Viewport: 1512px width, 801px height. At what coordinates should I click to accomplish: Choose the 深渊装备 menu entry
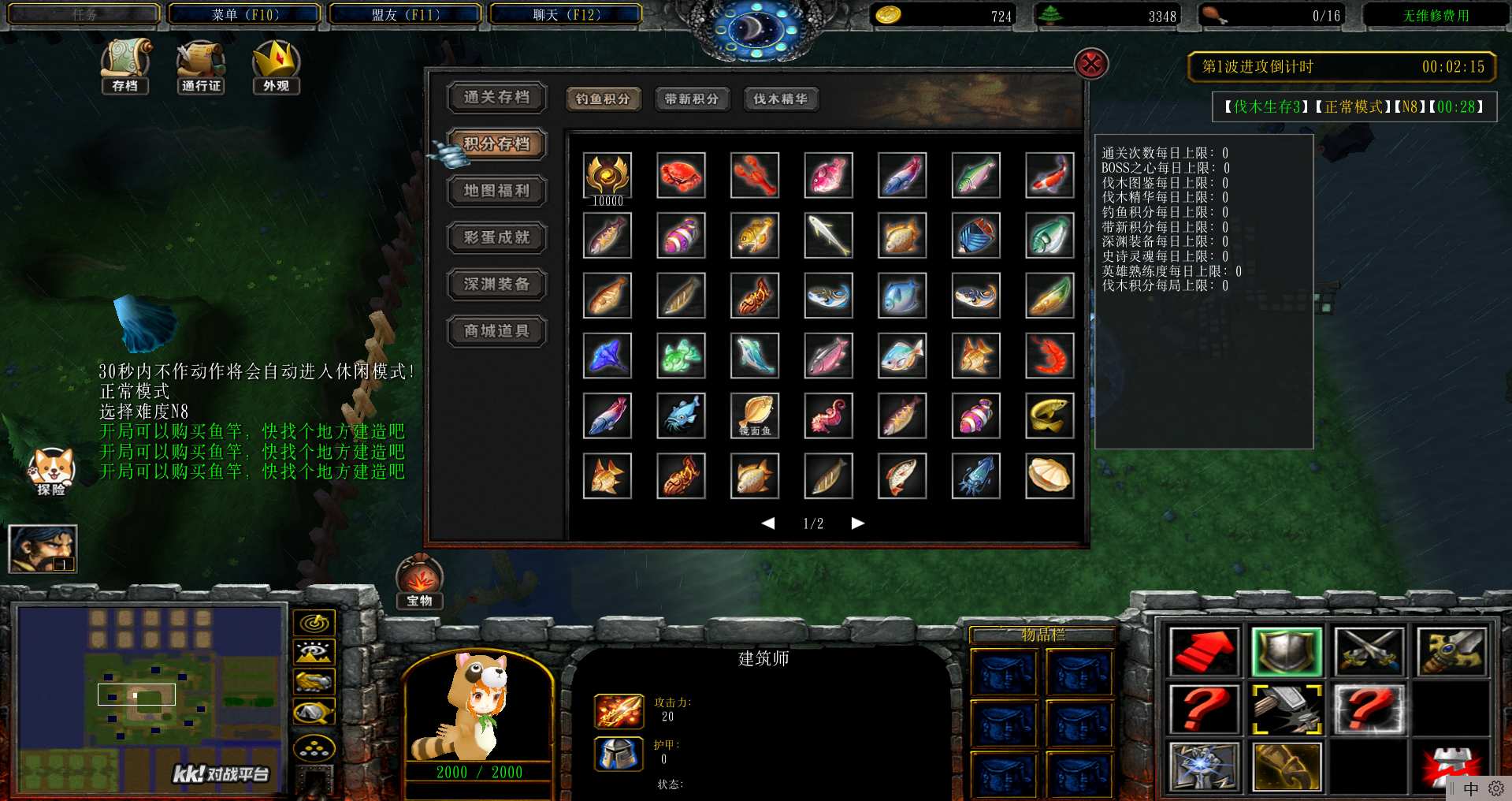(x=496, y=284)
